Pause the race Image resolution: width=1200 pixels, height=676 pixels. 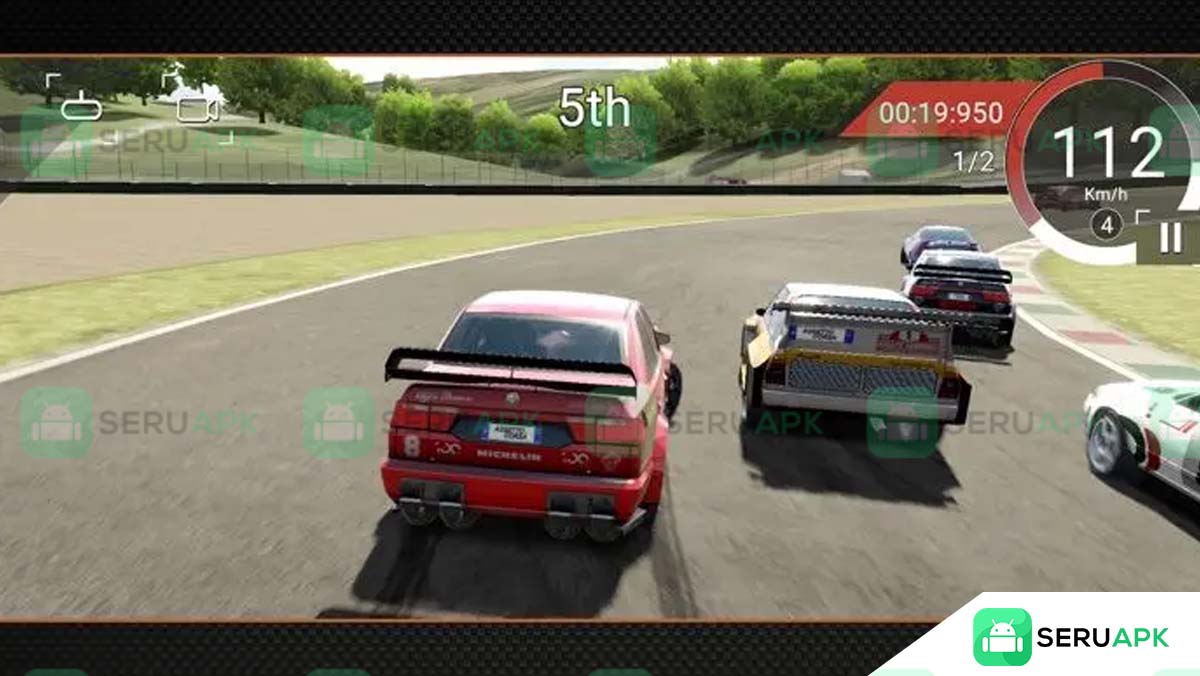click(x=1169, y=237)
